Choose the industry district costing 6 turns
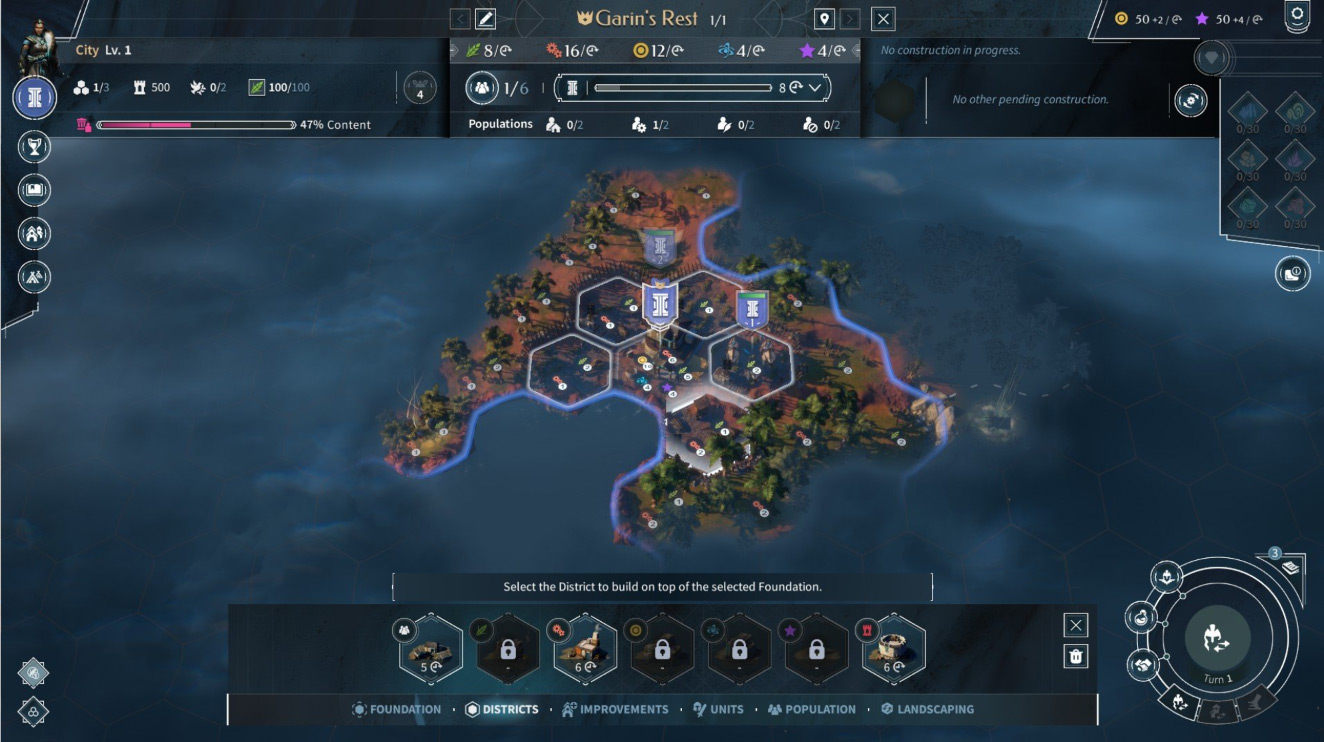The image size is (1324, 742). 586,650
